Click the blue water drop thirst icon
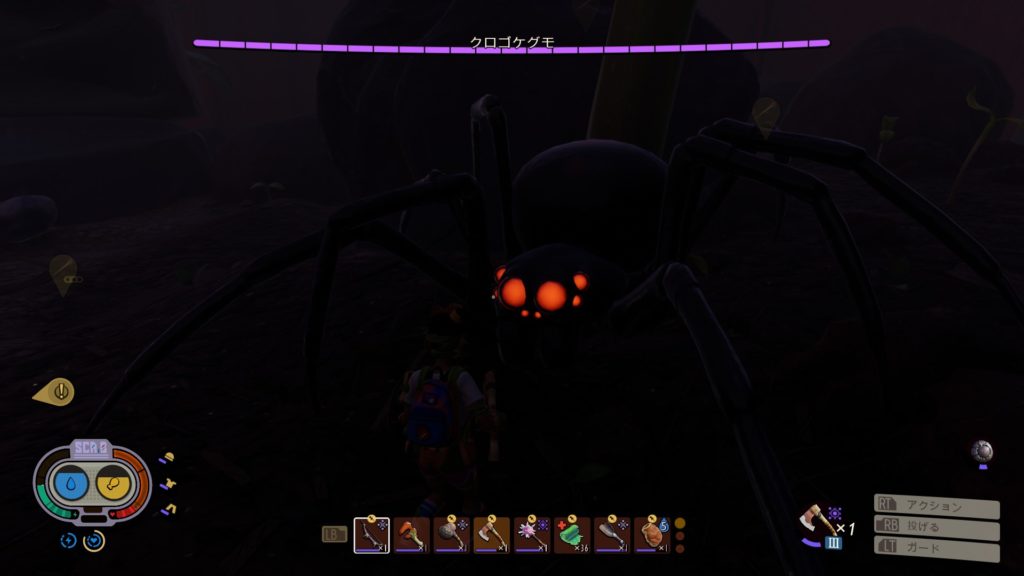Screen dimensions: 1024x576 pos(72,485)
